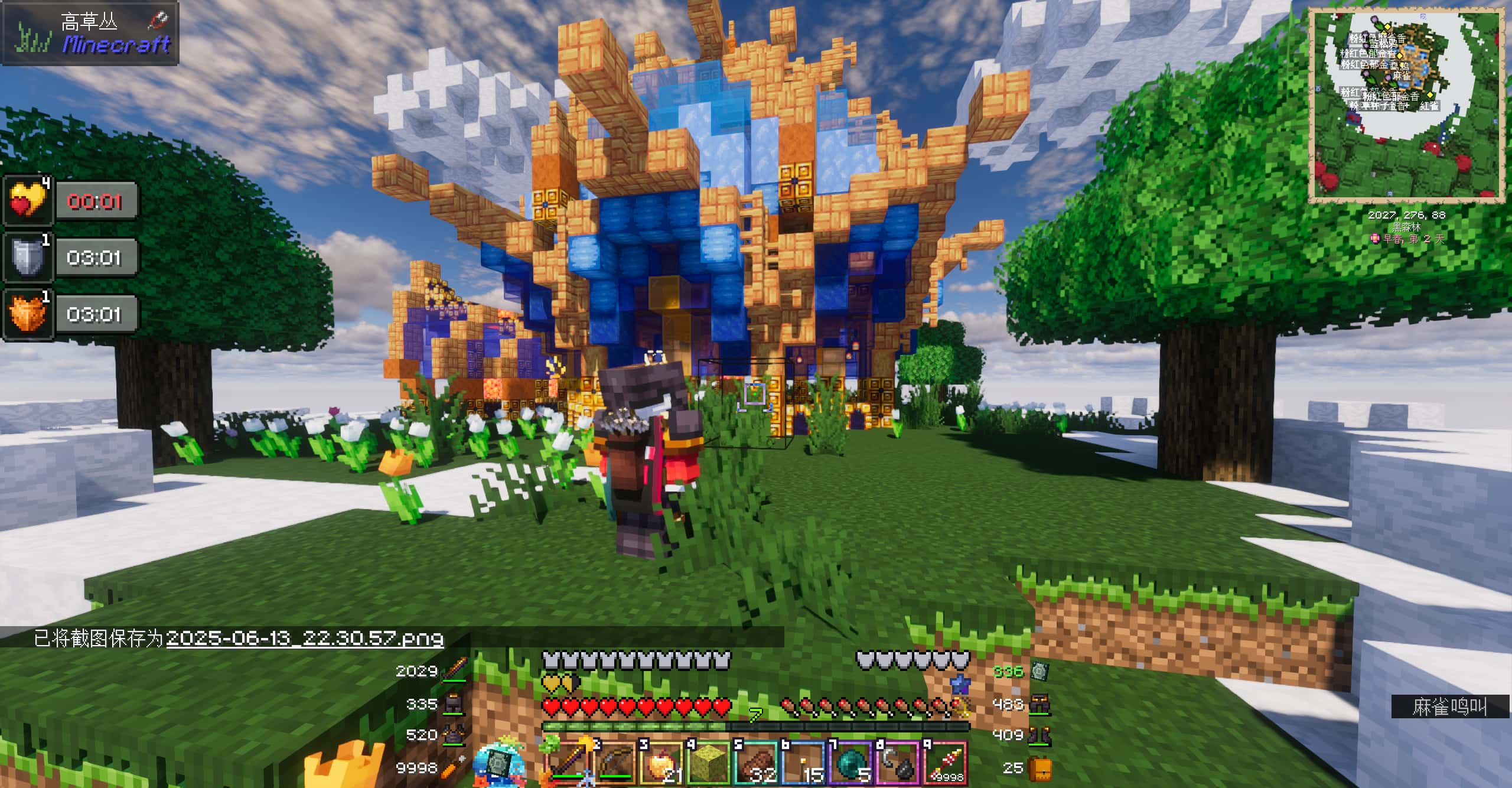1512x788 pixels.
Task: Choose the golden apple stack slot
Action: click(x=661, y=762)
